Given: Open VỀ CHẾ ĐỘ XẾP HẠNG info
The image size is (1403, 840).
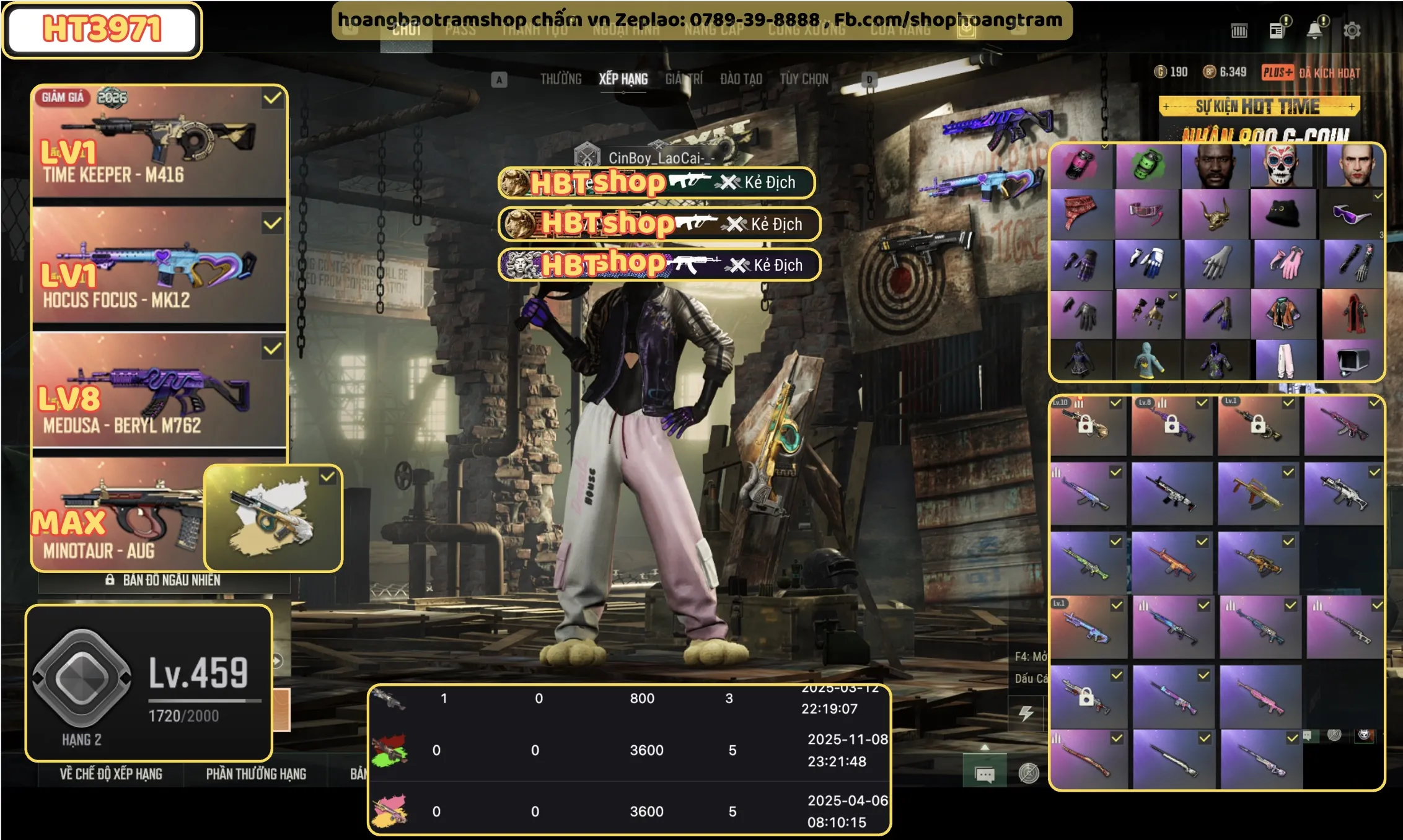Looking at the screenshot, I should tap(111, 774).
